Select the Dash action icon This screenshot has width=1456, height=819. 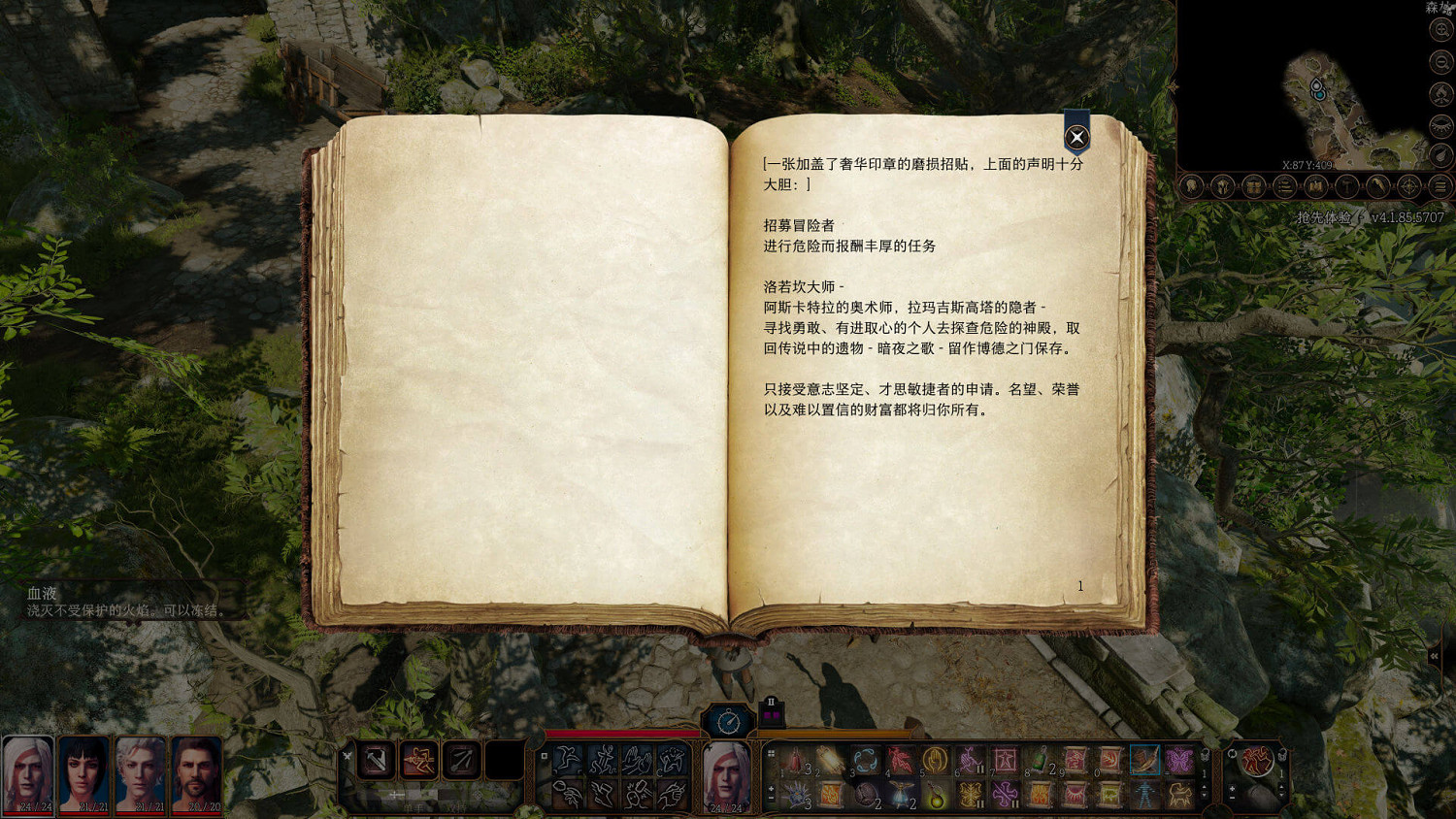(x=567, y=760)
